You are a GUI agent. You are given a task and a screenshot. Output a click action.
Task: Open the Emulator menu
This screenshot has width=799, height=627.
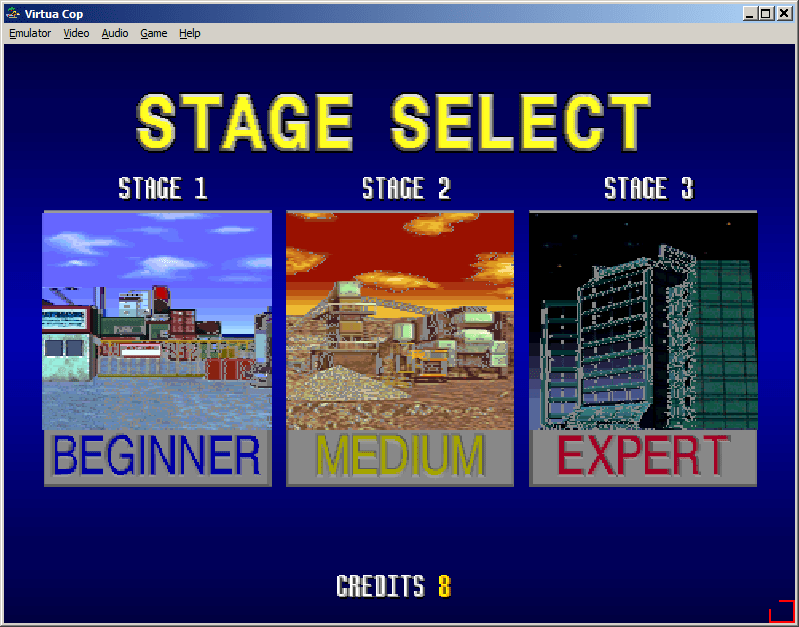coord(30,33)
